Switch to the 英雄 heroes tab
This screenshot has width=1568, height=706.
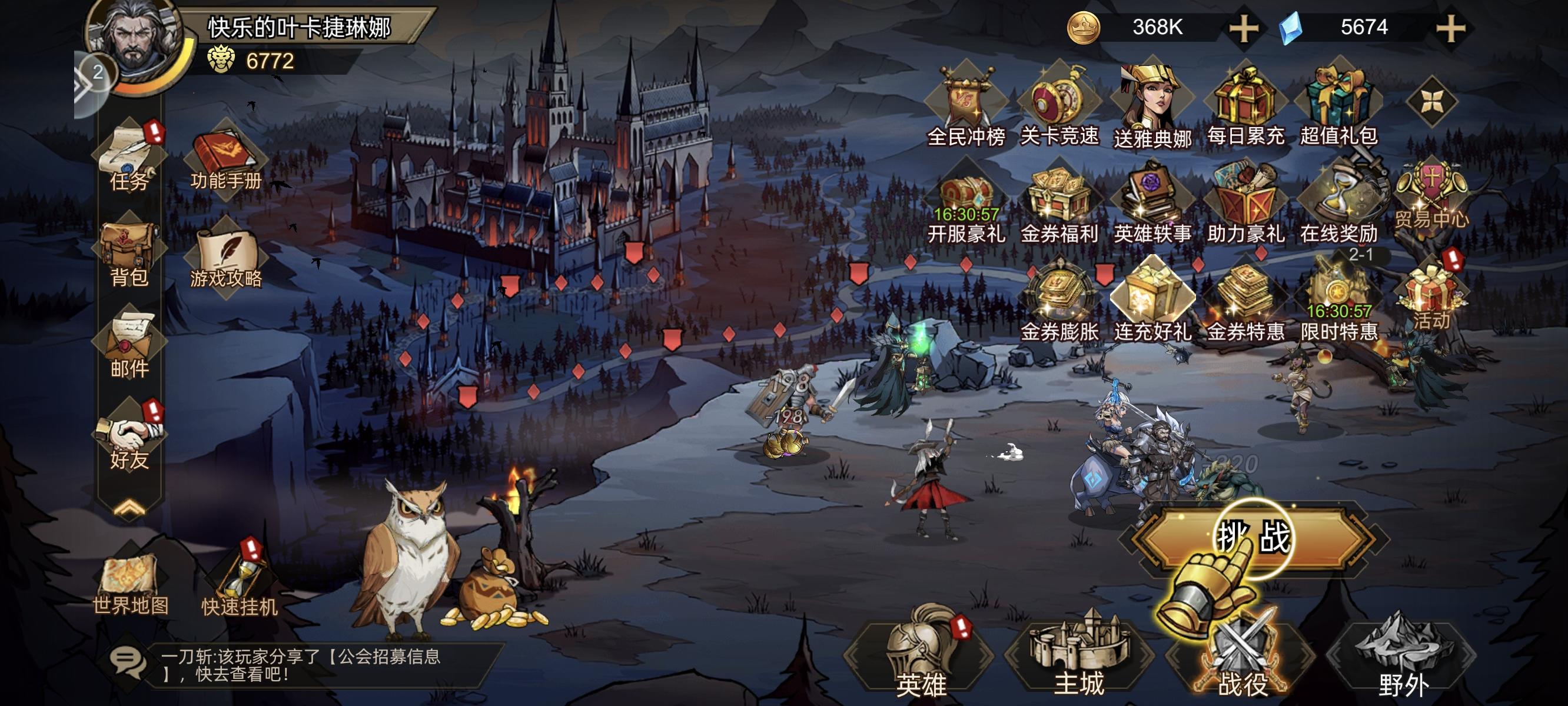click(921, 658)
